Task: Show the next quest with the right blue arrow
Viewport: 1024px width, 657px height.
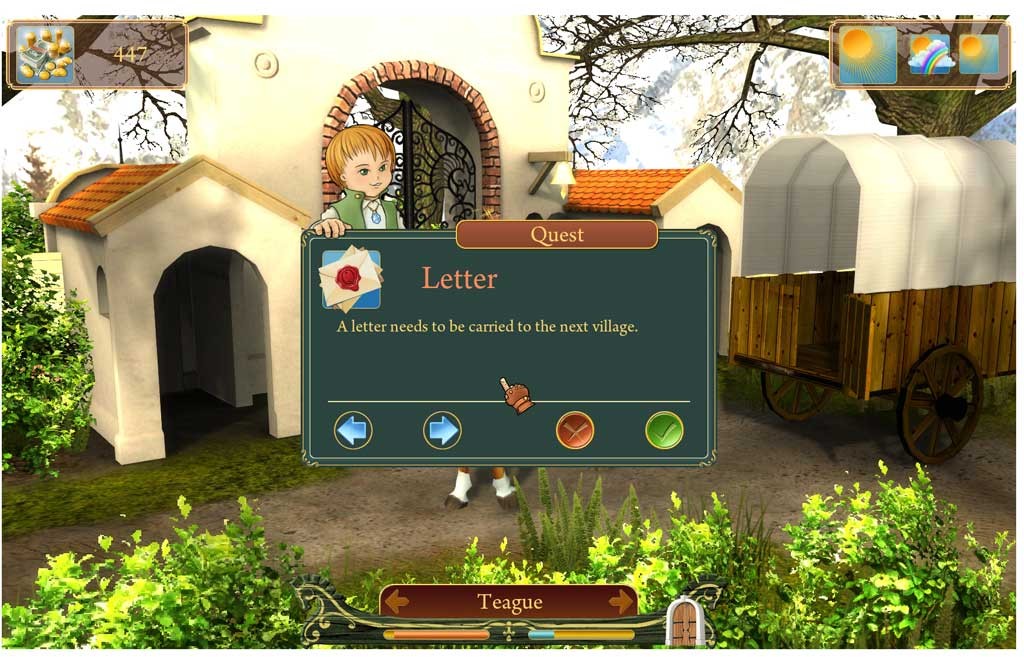Action: pos(442,430)
